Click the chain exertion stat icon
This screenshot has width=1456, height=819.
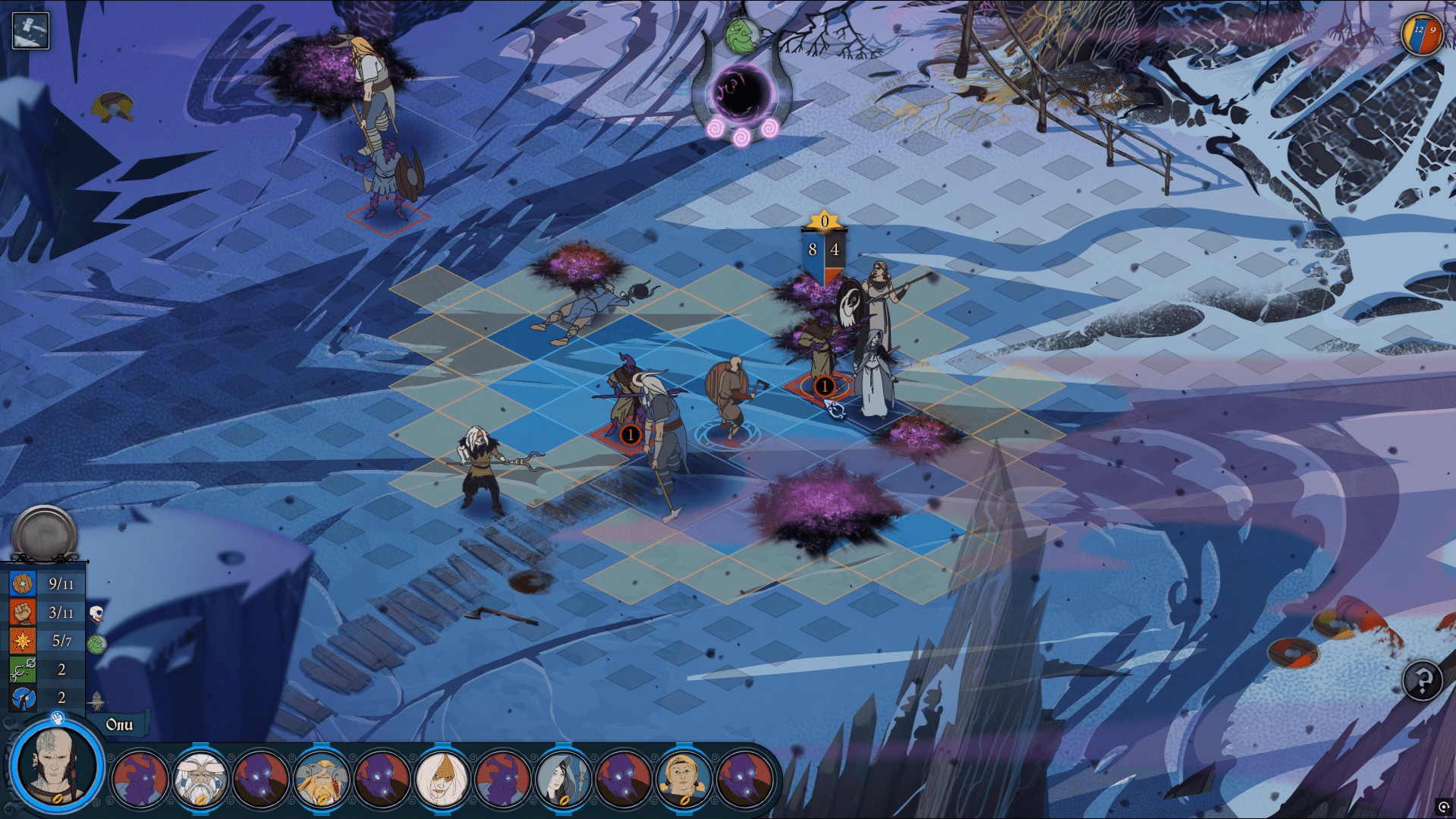23,669
